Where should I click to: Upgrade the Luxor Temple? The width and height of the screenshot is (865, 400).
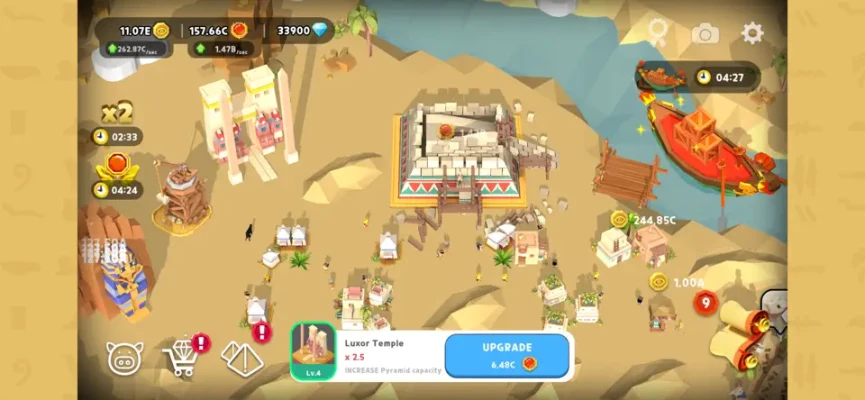tap(507, 355)
